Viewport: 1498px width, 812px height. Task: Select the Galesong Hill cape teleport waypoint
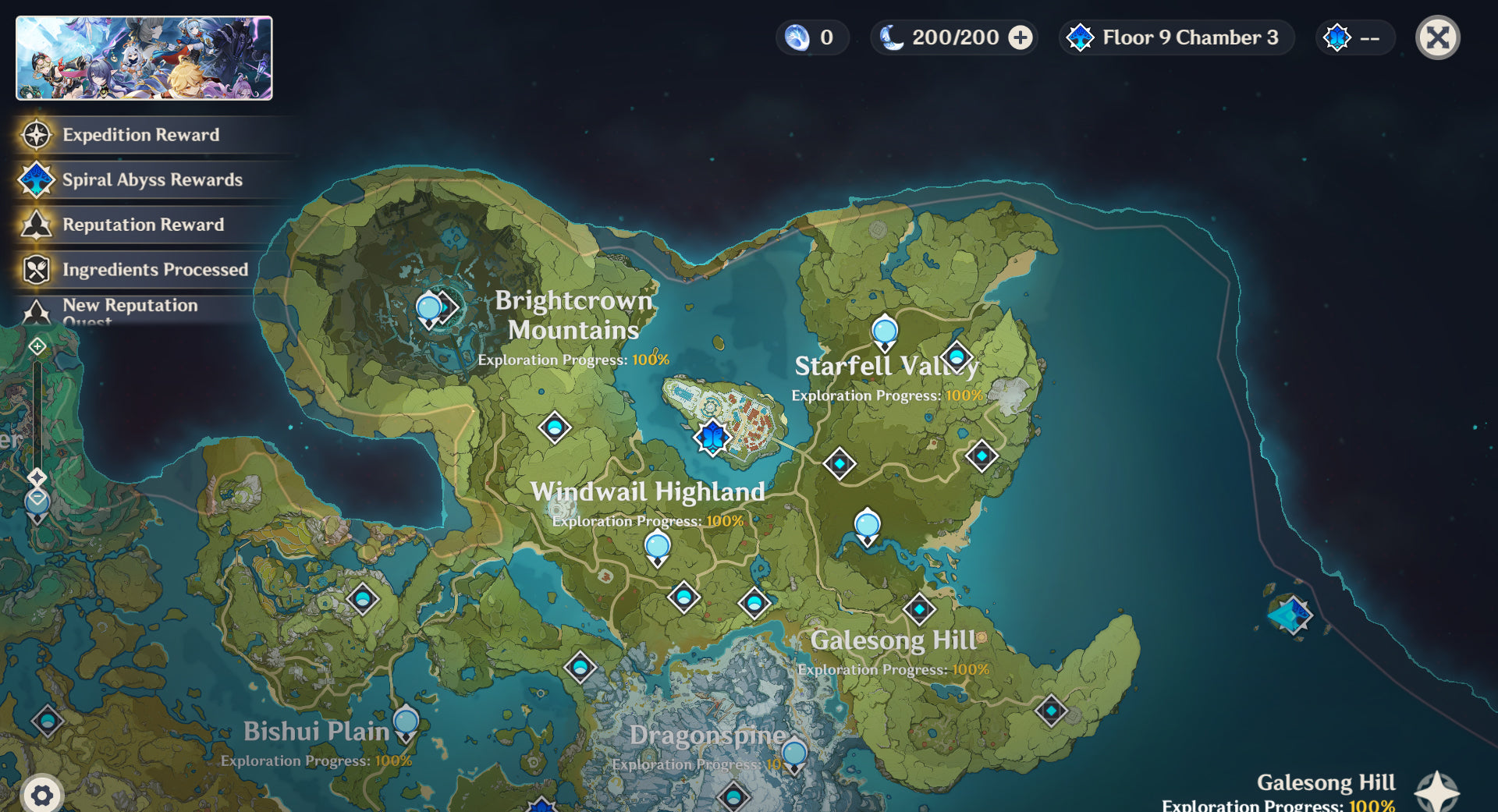coord(1051,711)
